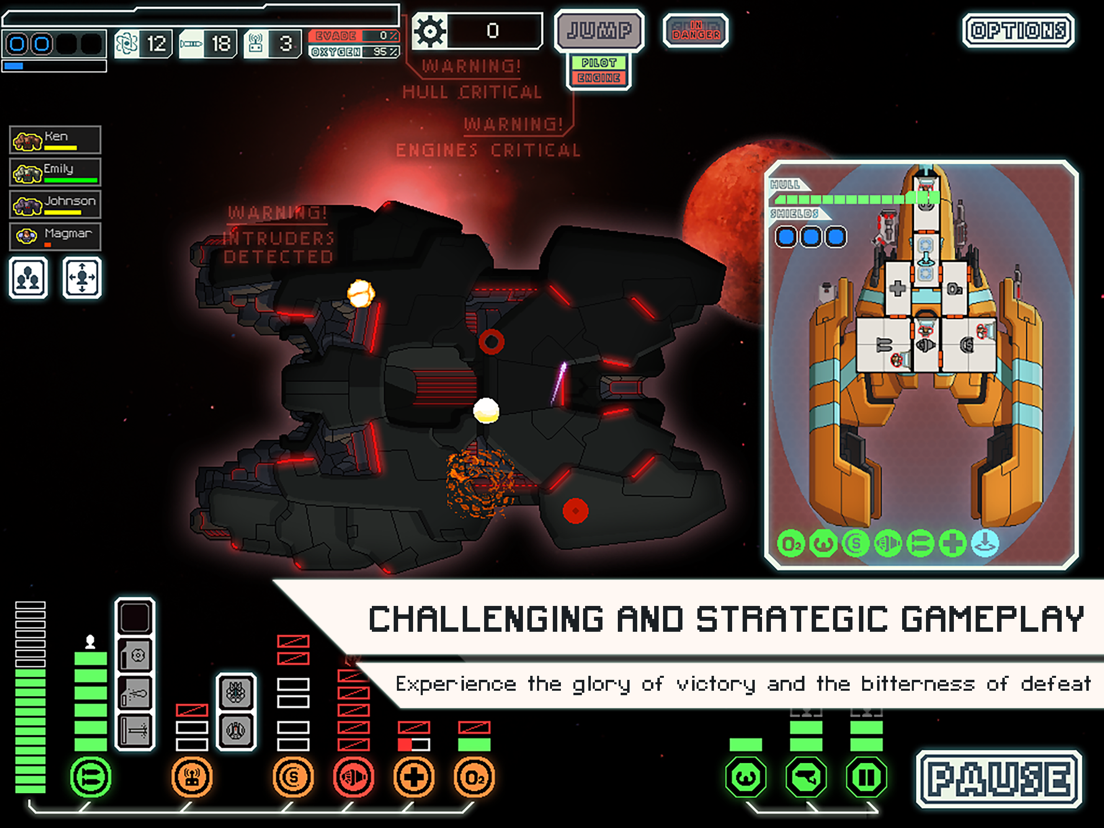Select crew member Magmar
Image resolution: width=1104 pixels, height=828 pixels.
pos(56,236)
